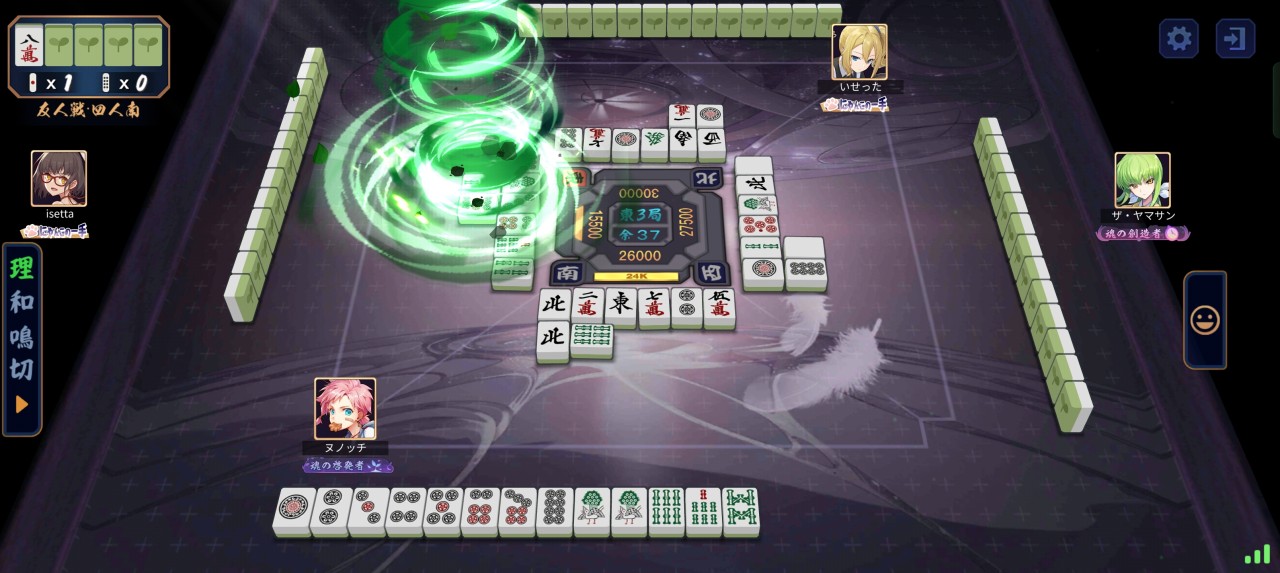The image size is (1280, 573).
Task: View player isetta's avatar profile
Action: coord(59,178)
